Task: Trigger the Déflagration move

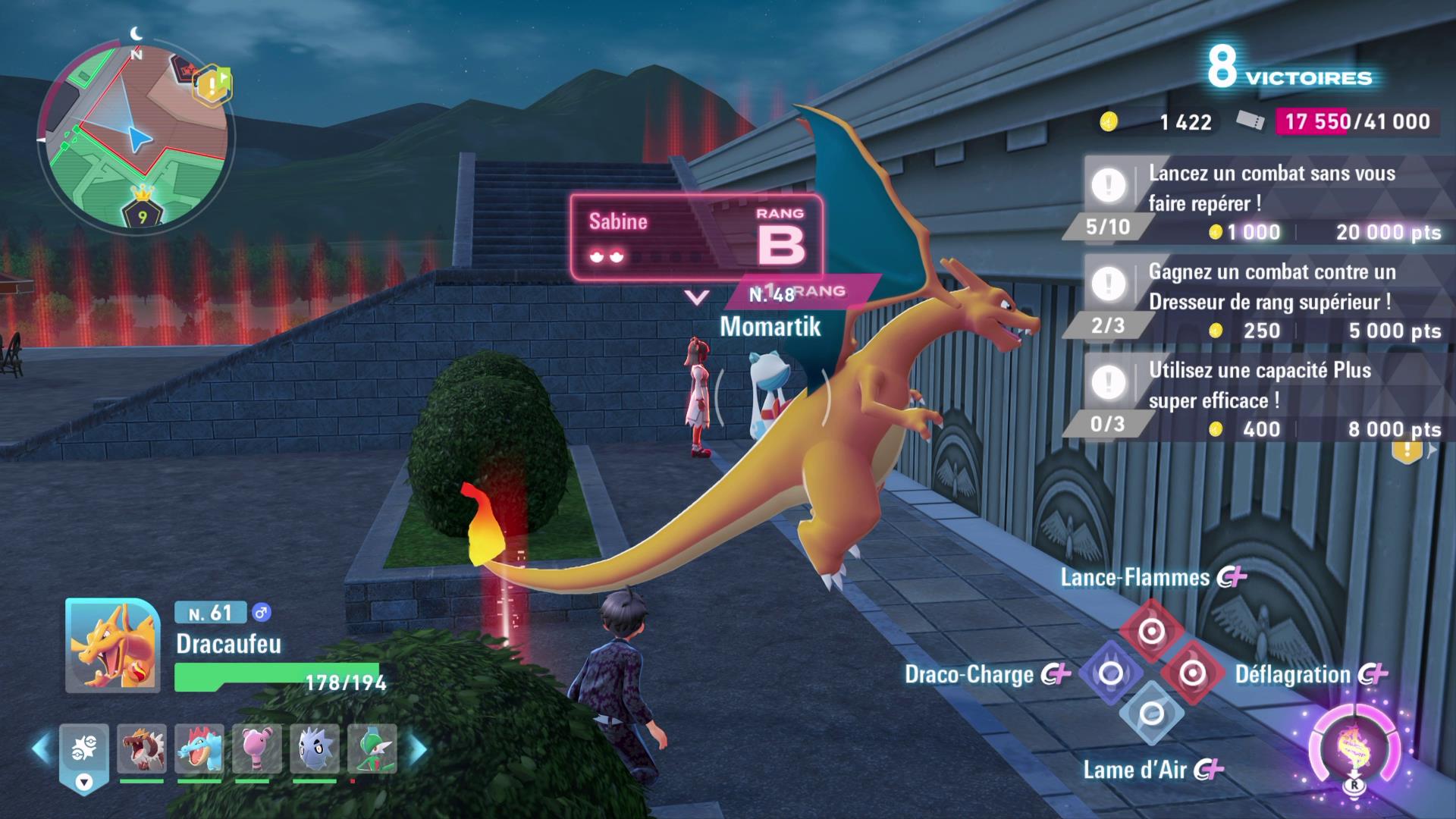Action: [x=1192, y=673]
